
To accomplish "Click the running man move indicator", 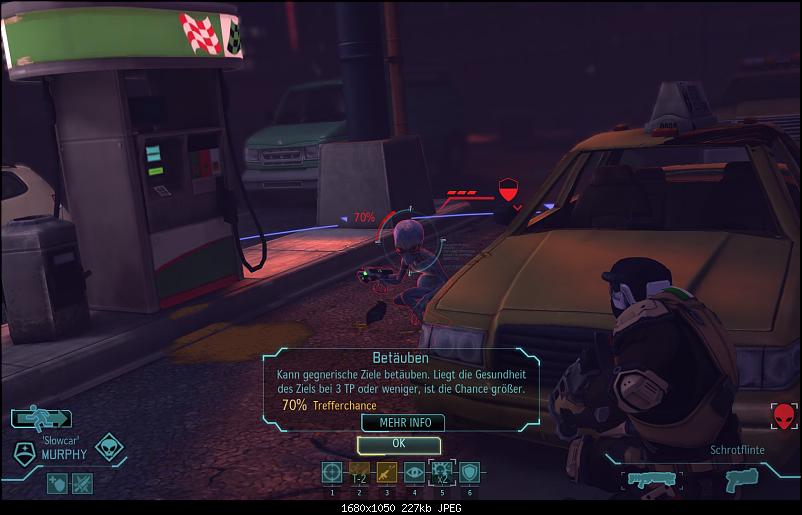I will pos(41,419).
